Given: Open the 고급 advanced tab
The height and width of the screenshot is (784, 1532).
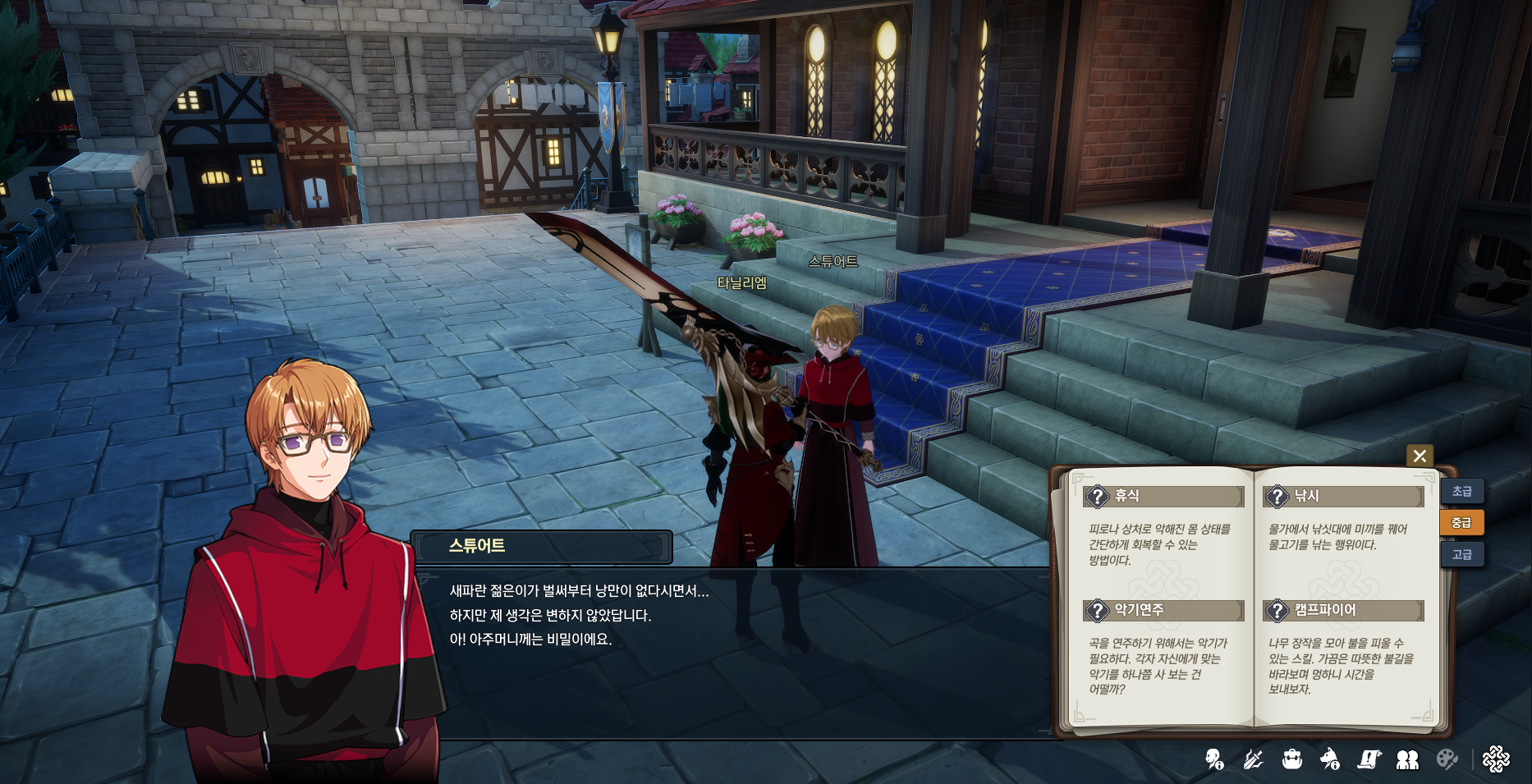Looking at the screenshot, I should [1461, 555].
